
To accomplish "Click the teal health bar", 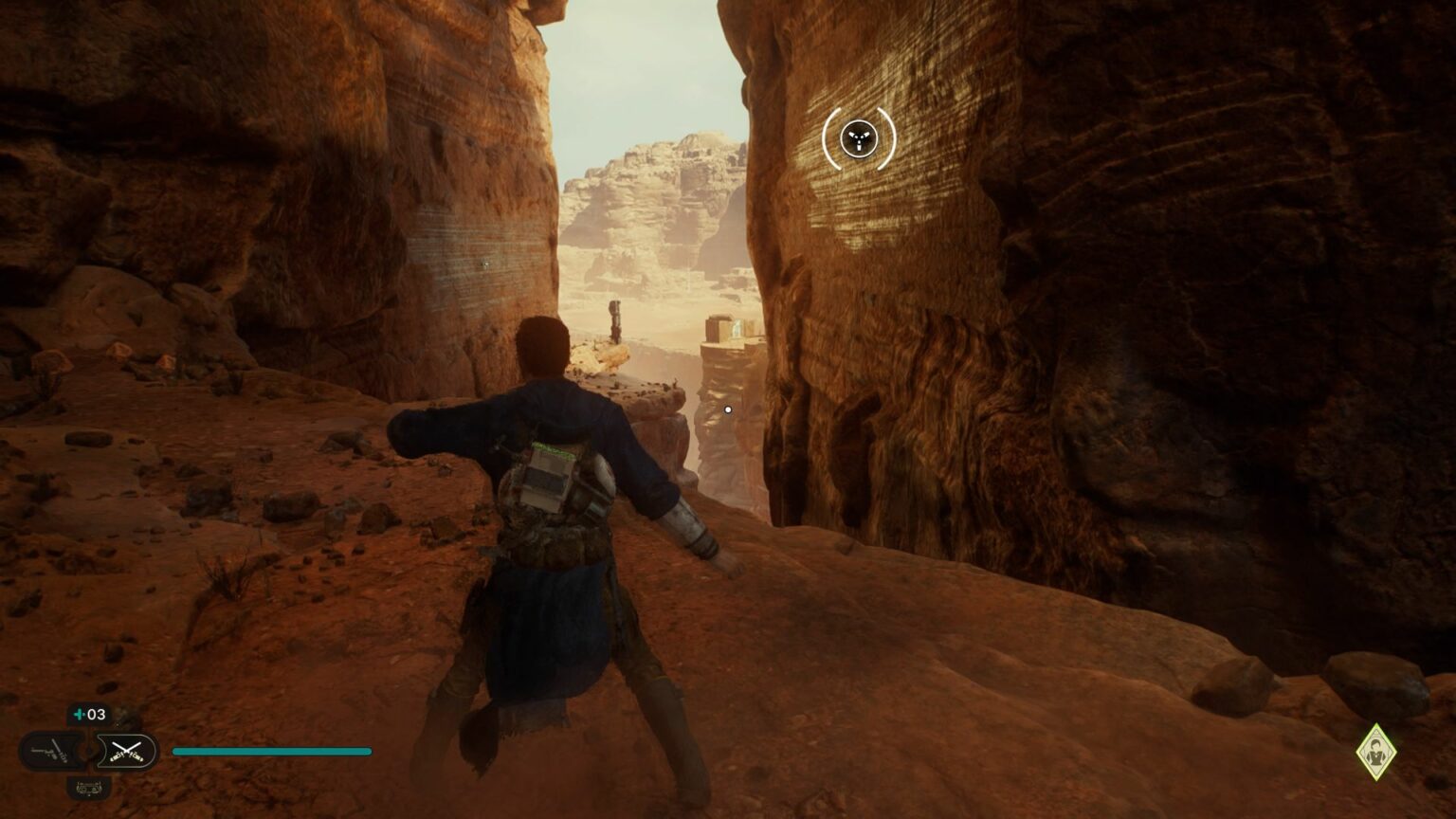I will click(x=270, y=751).
